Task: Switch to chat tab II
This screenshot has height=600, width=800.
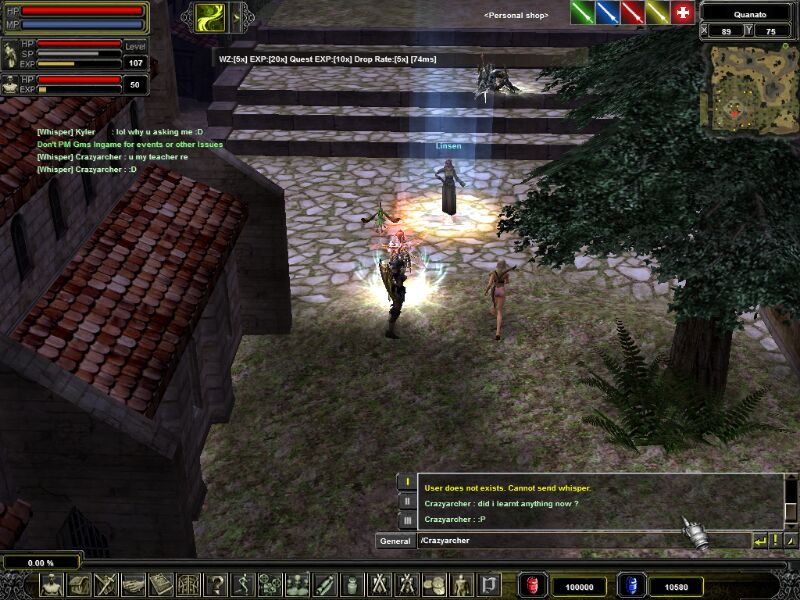Action: tap(407, 501)
